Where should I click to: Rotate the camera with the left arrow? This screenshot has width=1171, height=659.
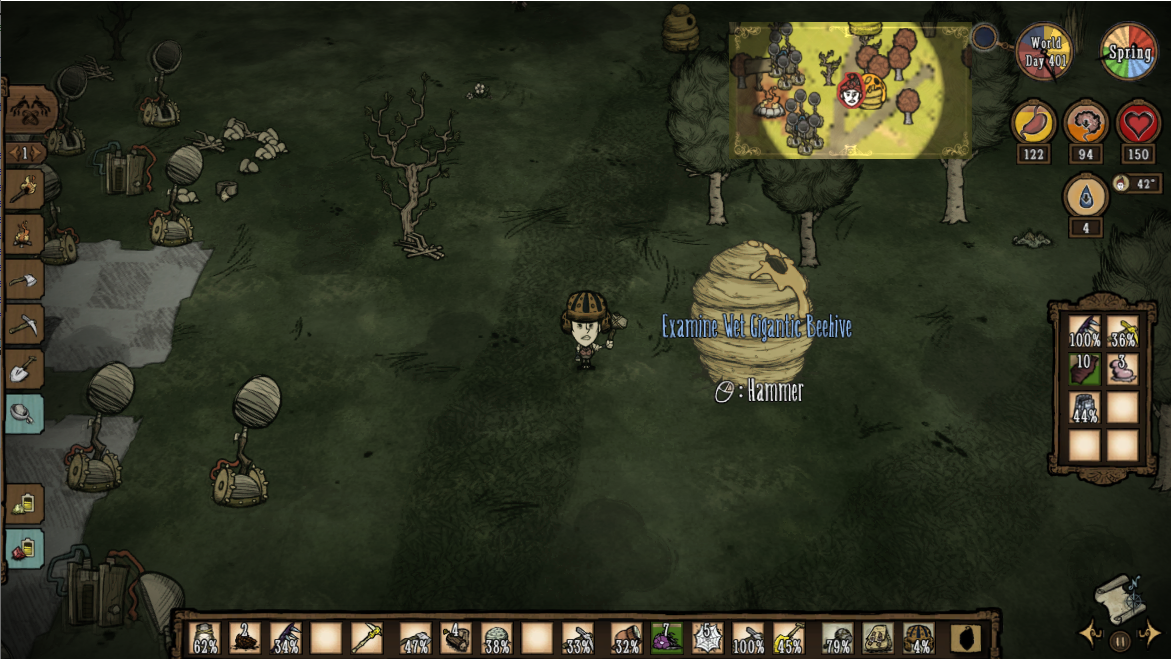[1088, 633]
